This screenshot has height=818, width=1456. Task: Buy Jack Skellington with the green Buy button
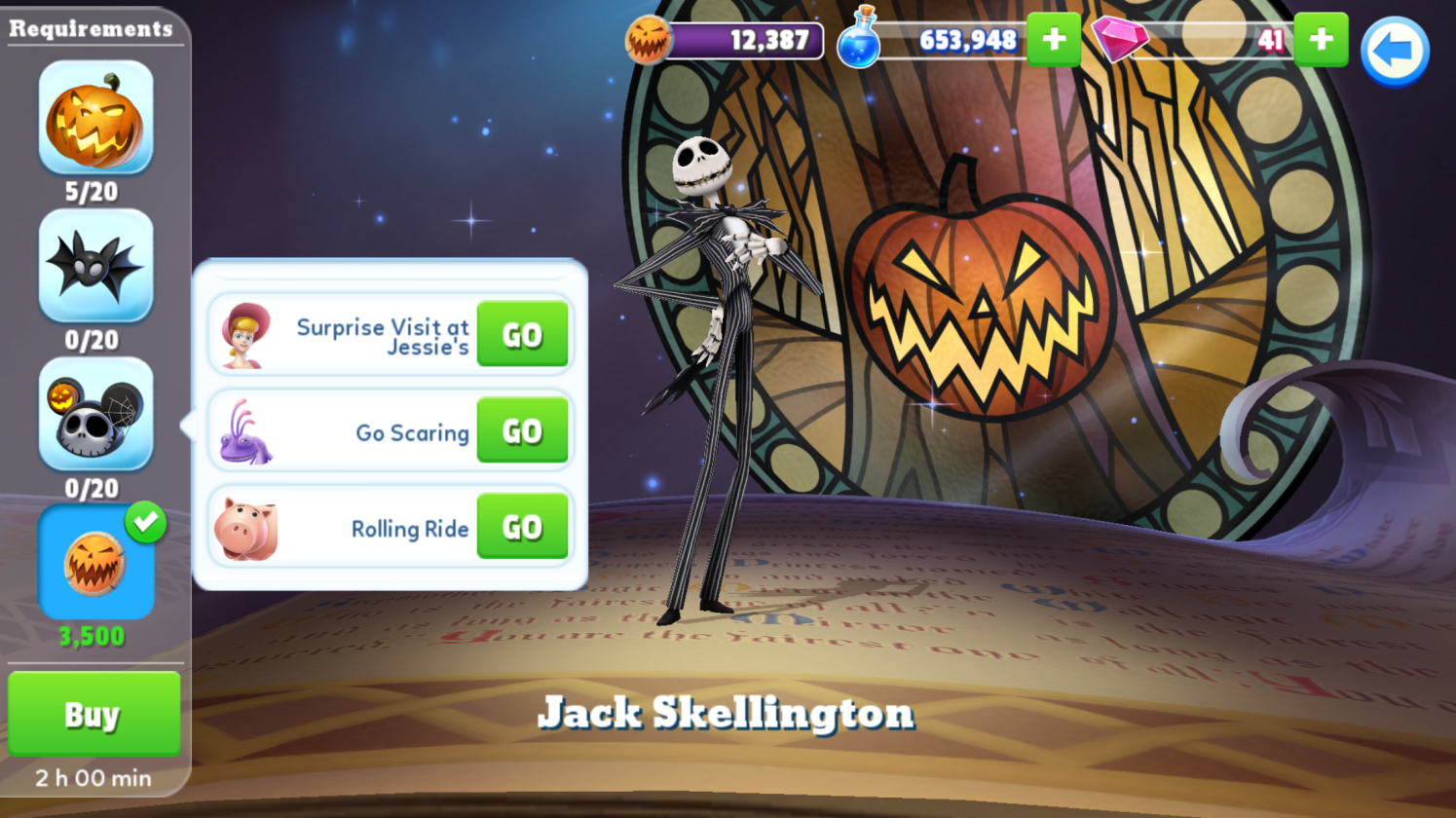click(x=93, y=714)
